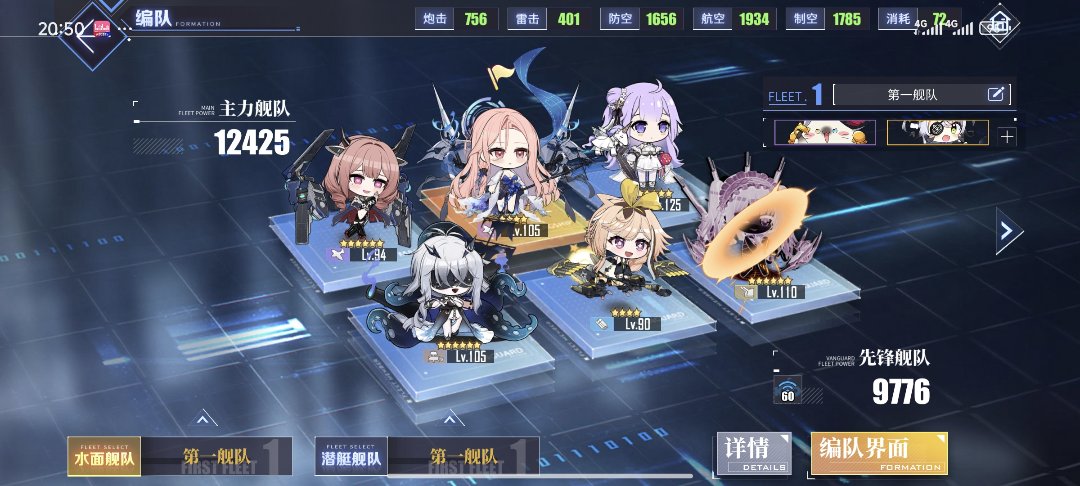Image resolution: width=1080 pixels, height=486 pixels.
Task: Expand the chevron above the surface fleet selector
Action: click(202, 419)
